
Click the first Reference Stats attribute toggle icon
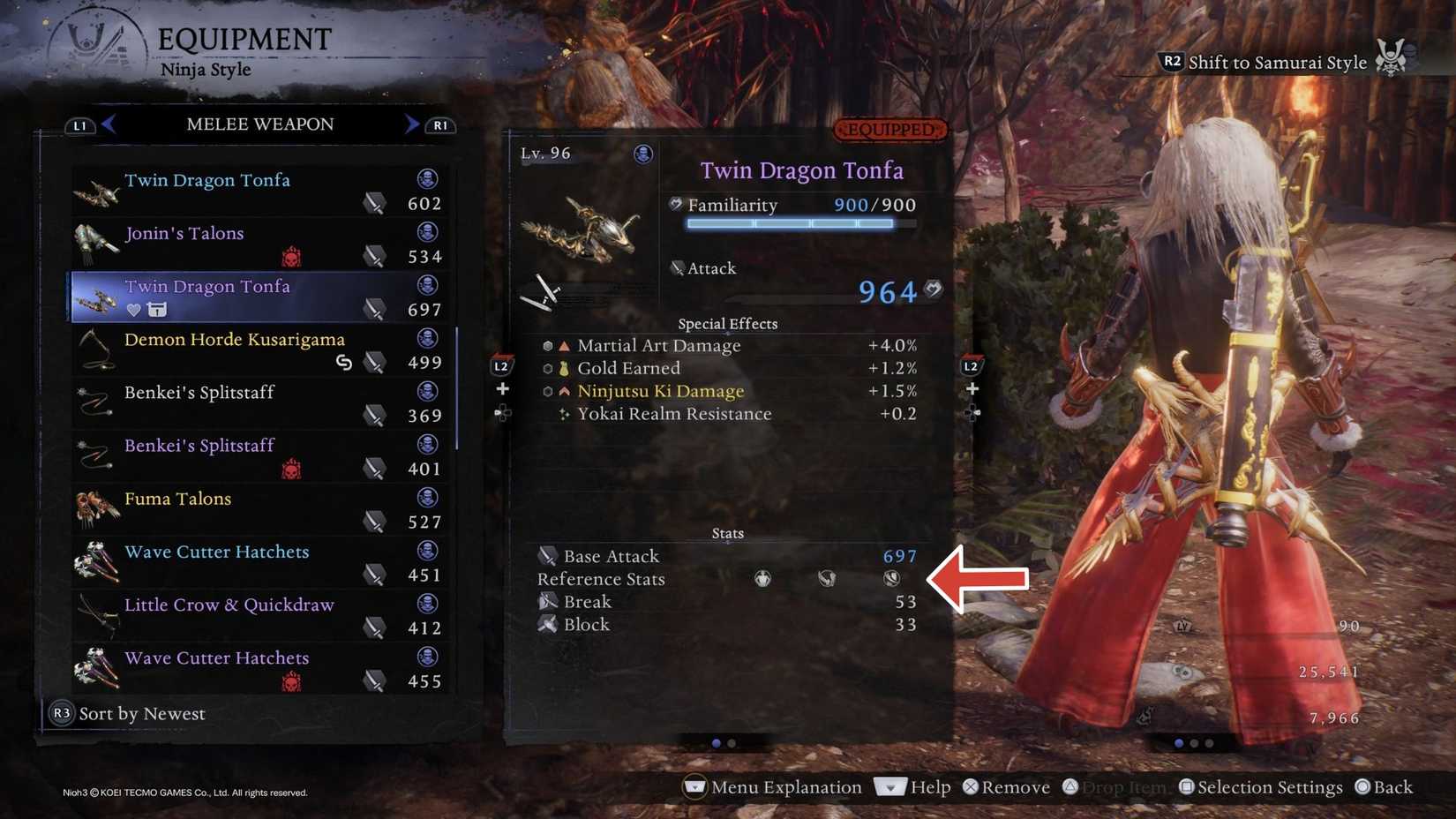pos(762,579)
